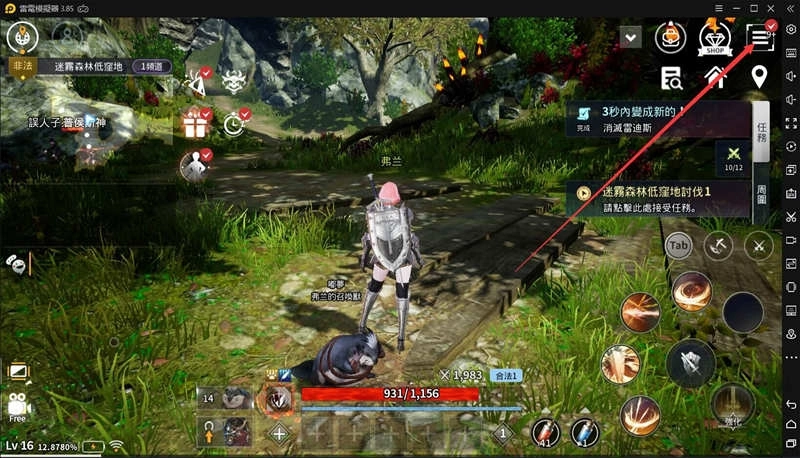Image resolution: width=800 pixels, height=458 pixels.
Task: Tap the Tab target switch button
Action: click(679, 245)
